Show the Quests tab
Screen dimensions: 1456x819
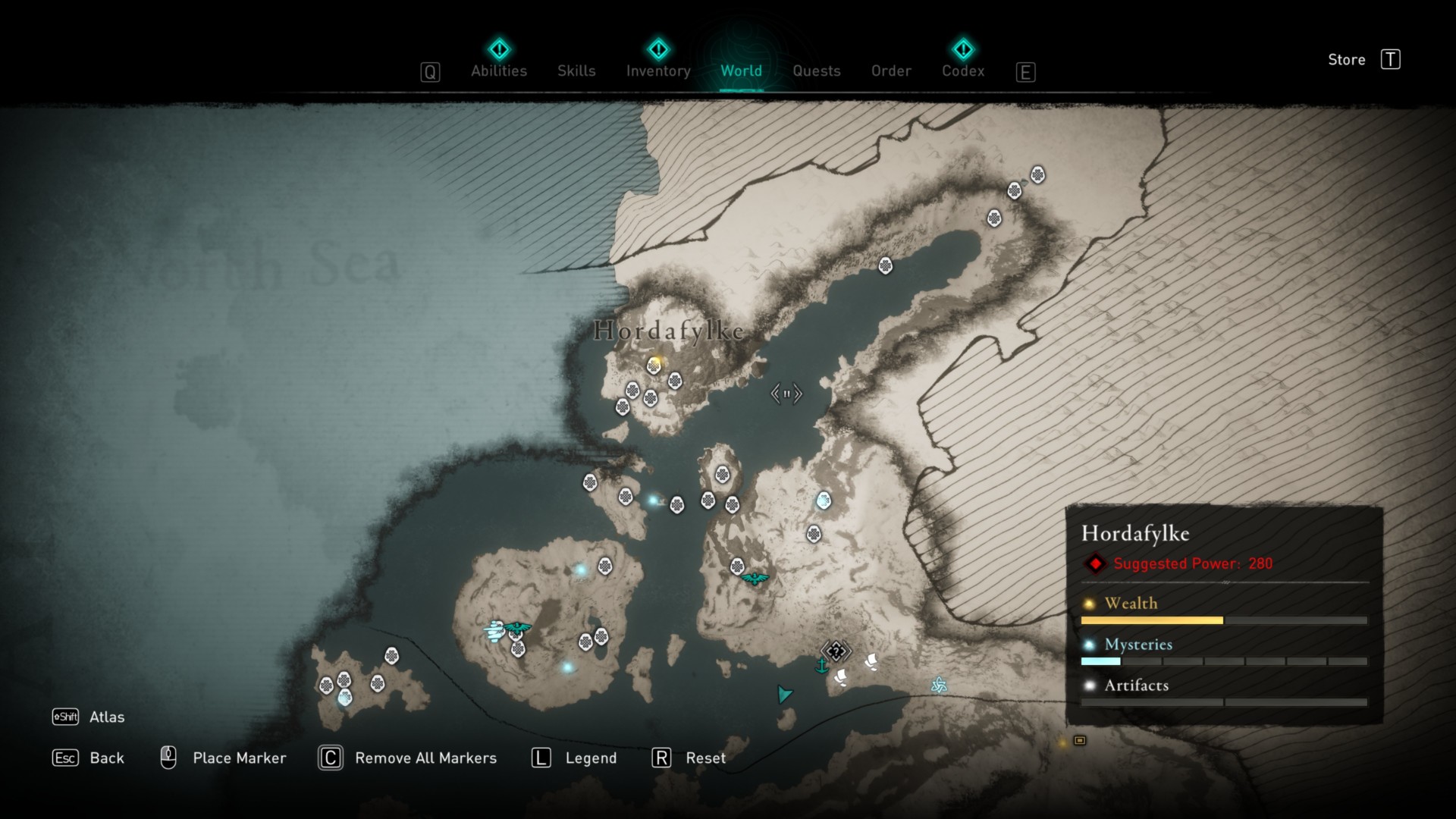816,71
